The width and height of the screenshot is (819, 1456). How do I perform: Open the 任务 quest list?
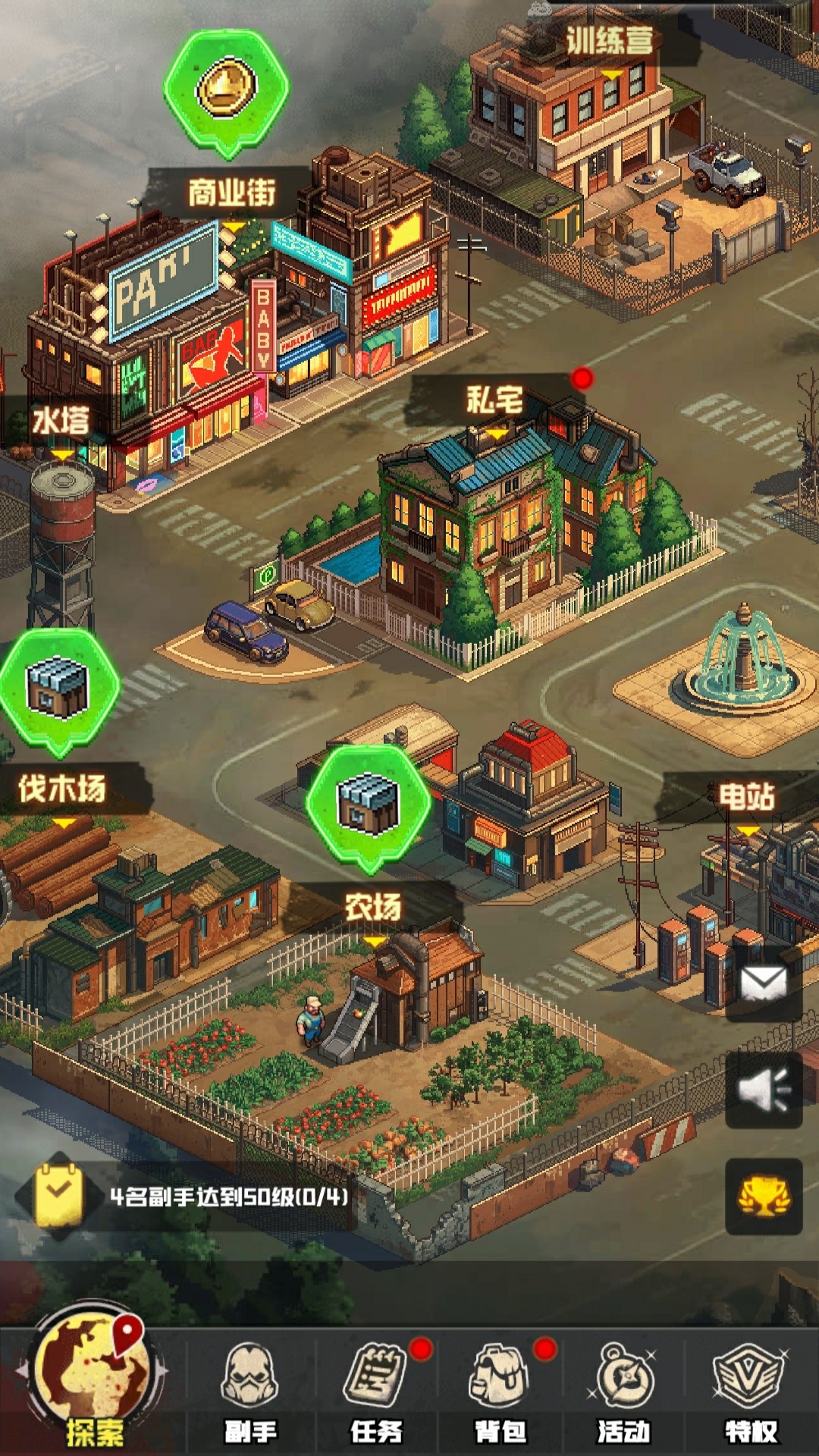[376, 1392]
